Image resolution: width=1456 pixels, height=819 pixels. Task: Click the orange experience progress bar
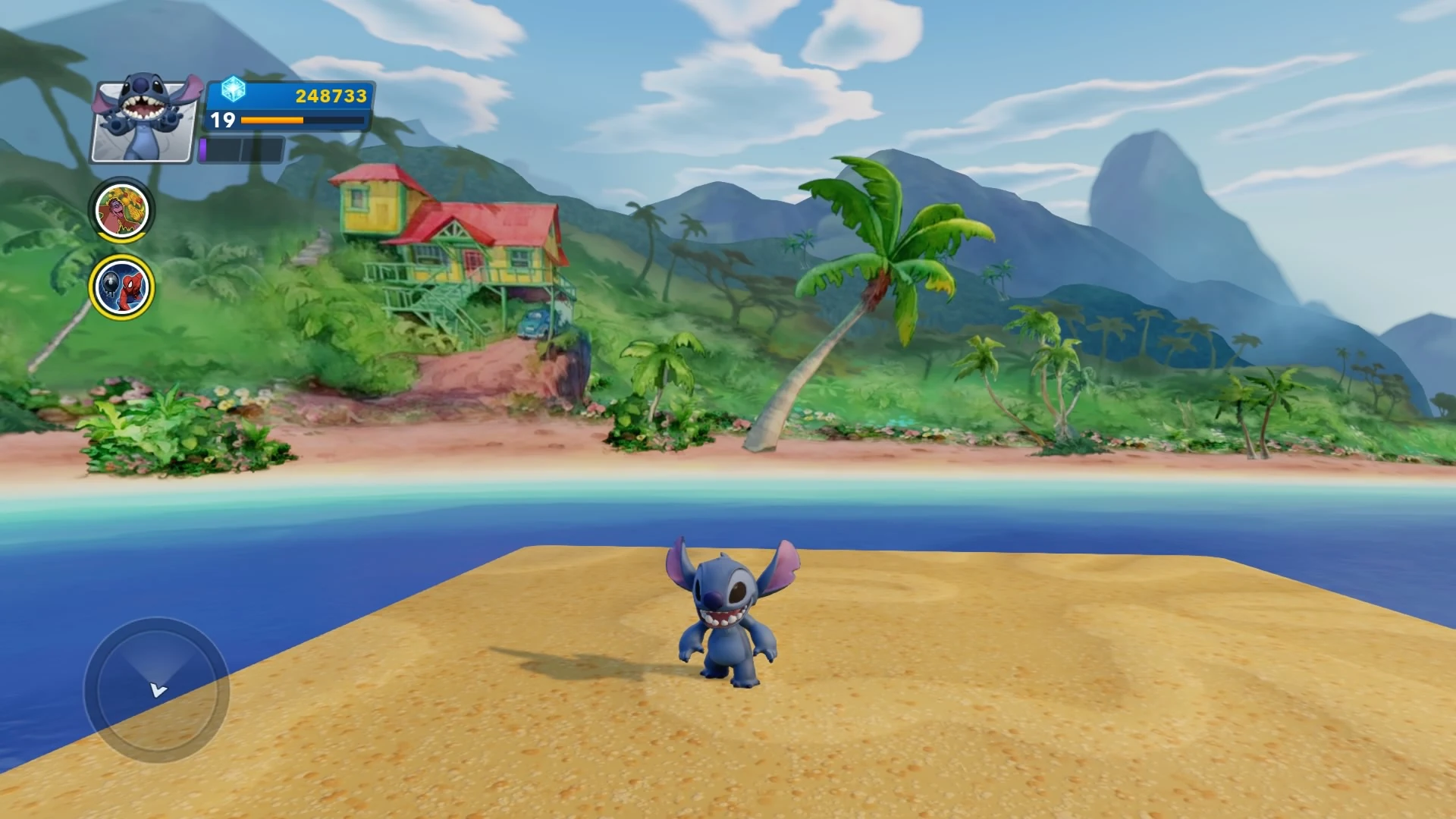click(273, 120)
